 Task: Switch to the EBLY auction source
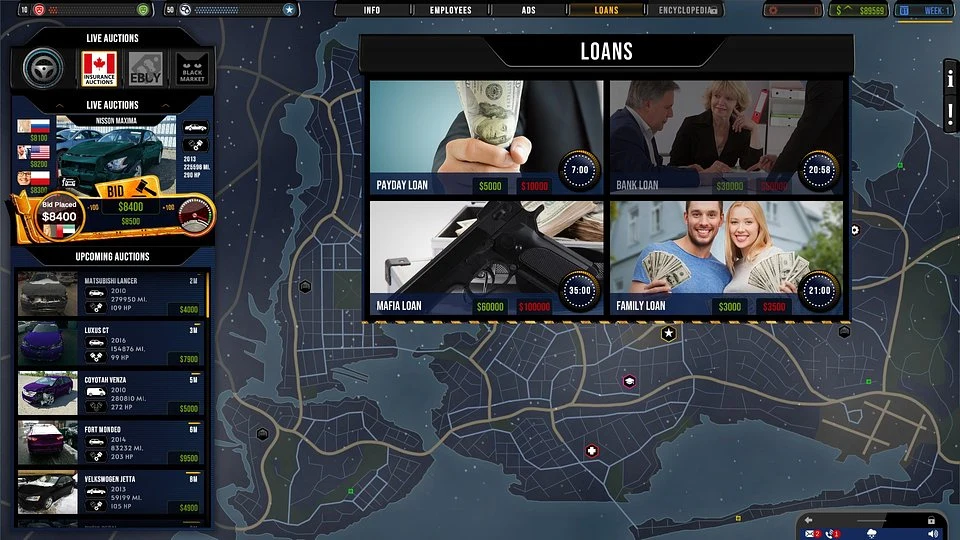click(x=146, y=69)
